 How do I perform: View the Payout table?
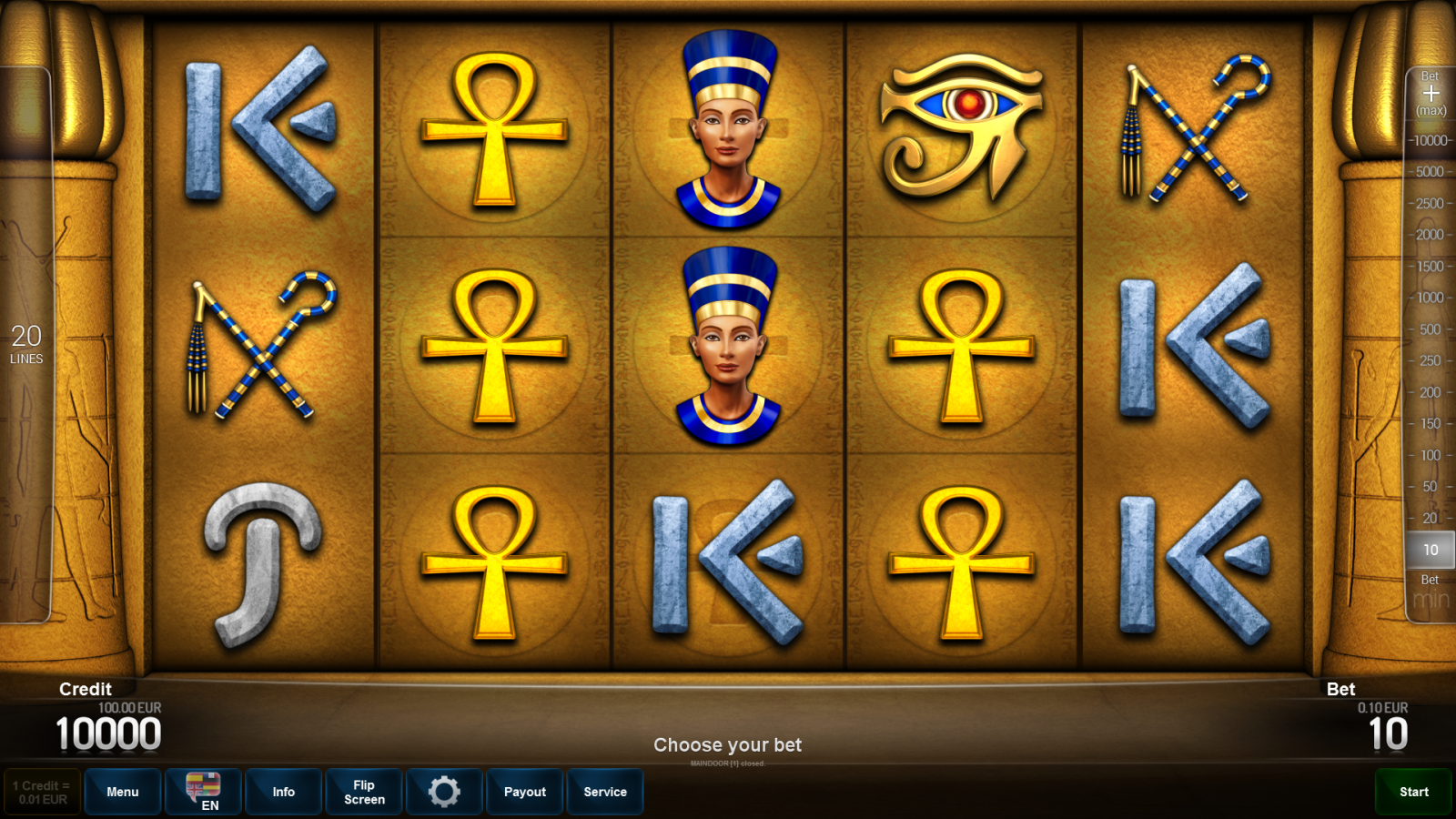click(524, 792)
